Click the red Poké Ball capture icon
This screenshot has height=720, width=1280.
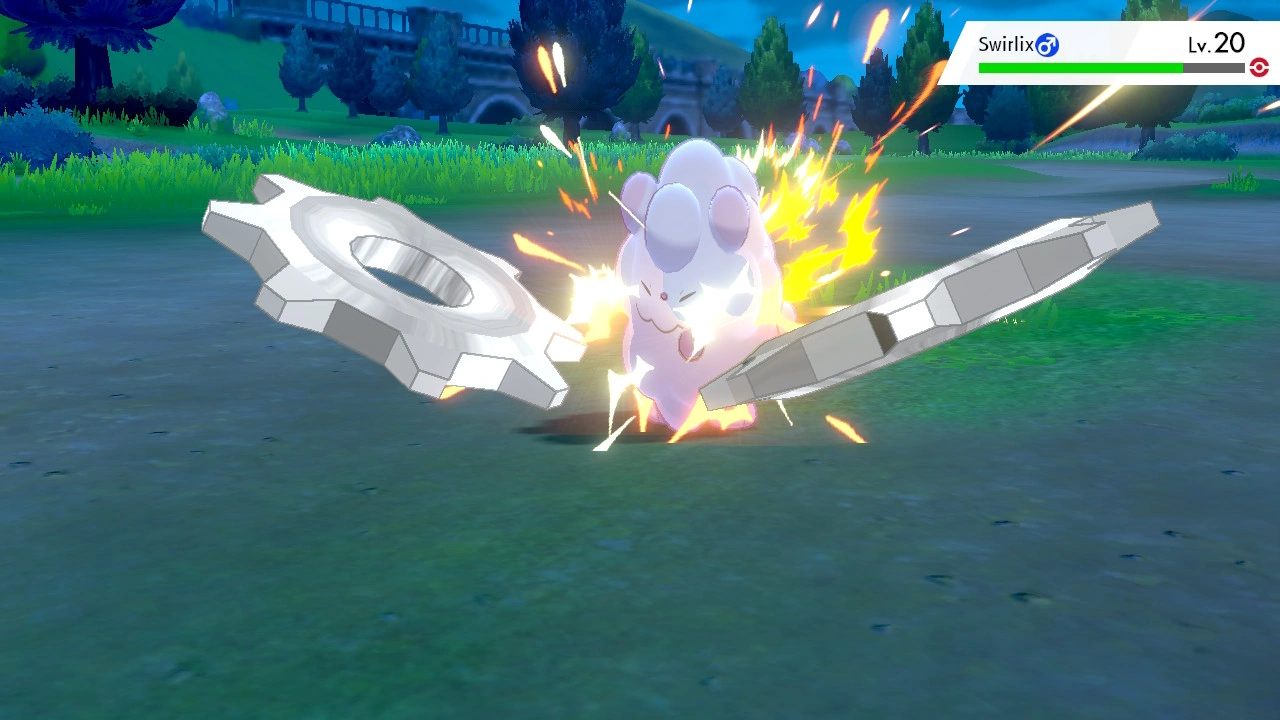(1259, 68)
